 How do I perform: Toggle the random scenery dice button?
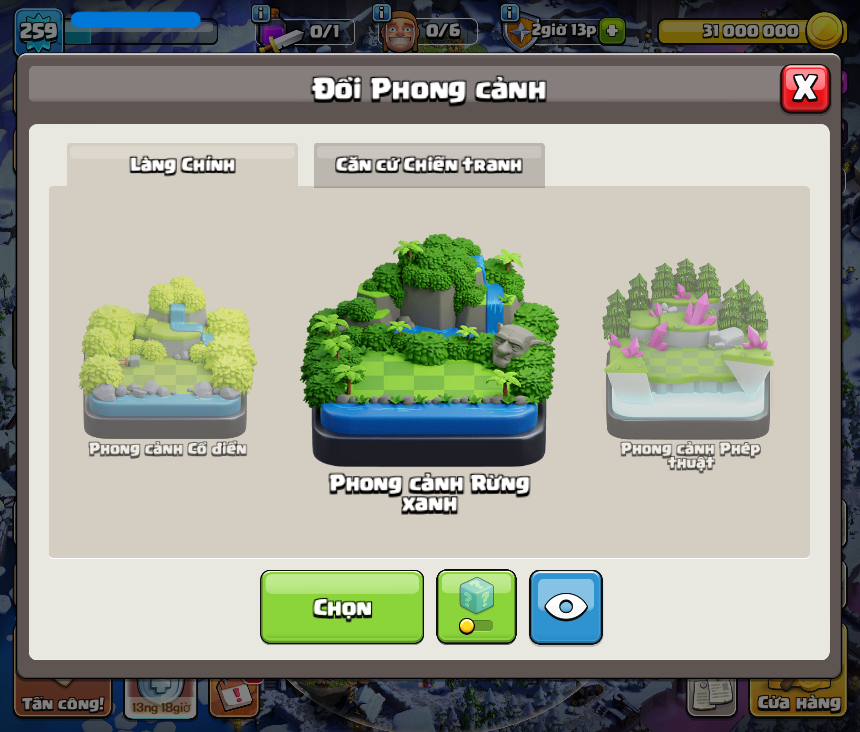pyautogui.click(x=476, y=607)
